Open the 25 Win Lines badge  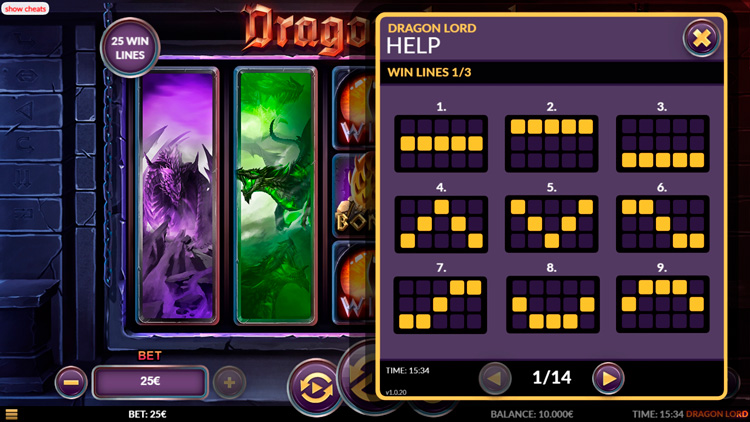pos(130,49)
